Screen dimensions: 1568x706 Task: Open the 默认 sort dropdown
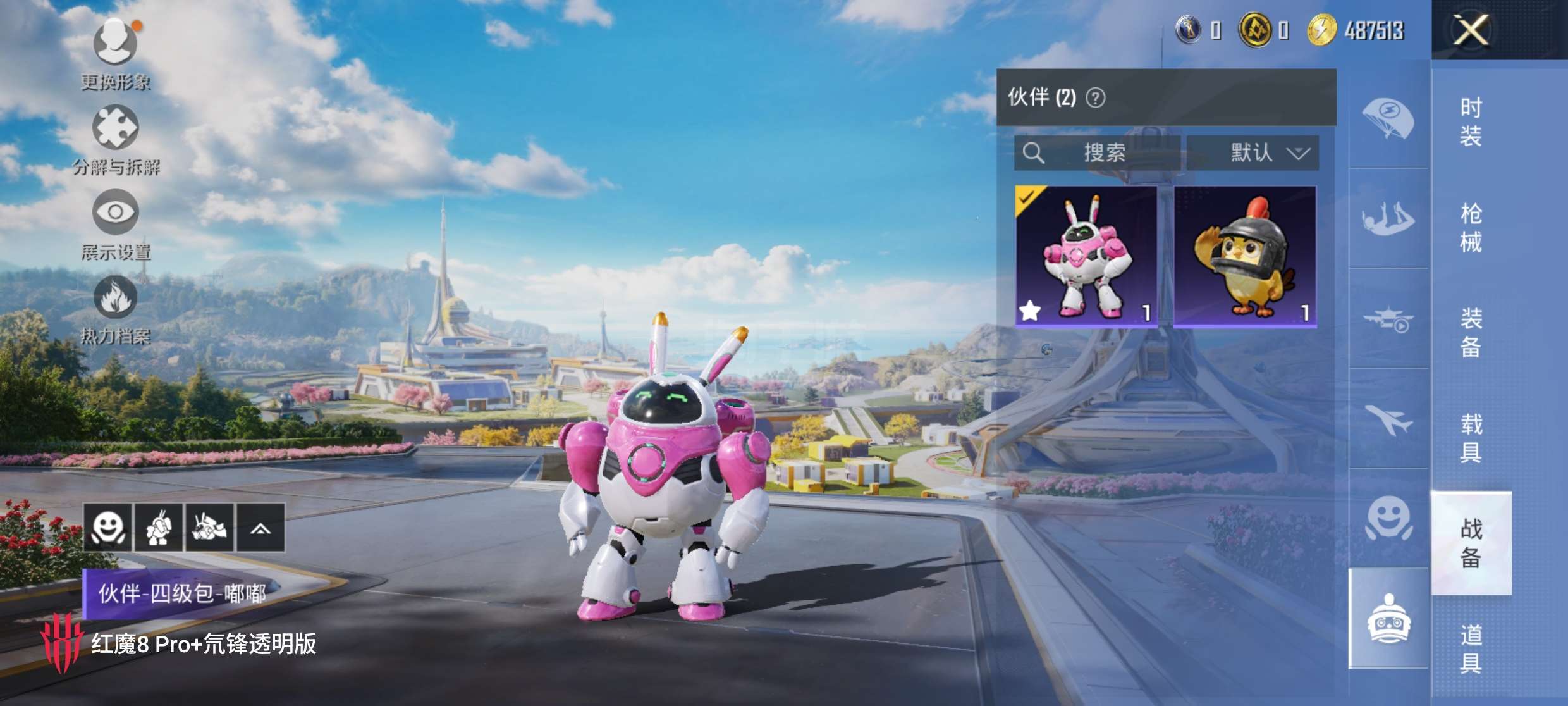tap(1253, 153)
